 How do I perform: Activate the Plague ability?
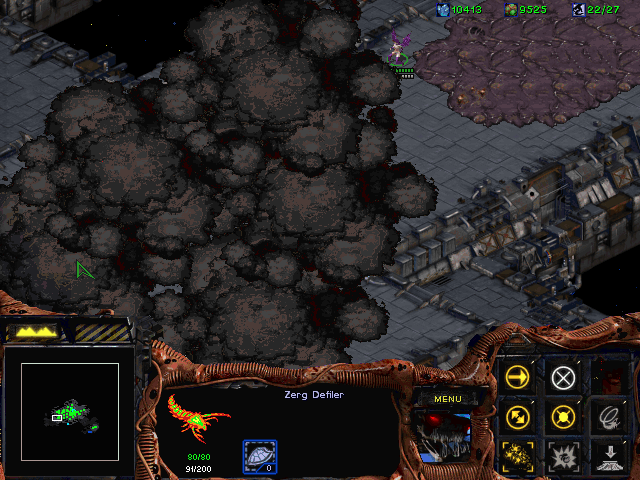coord(564,456)
